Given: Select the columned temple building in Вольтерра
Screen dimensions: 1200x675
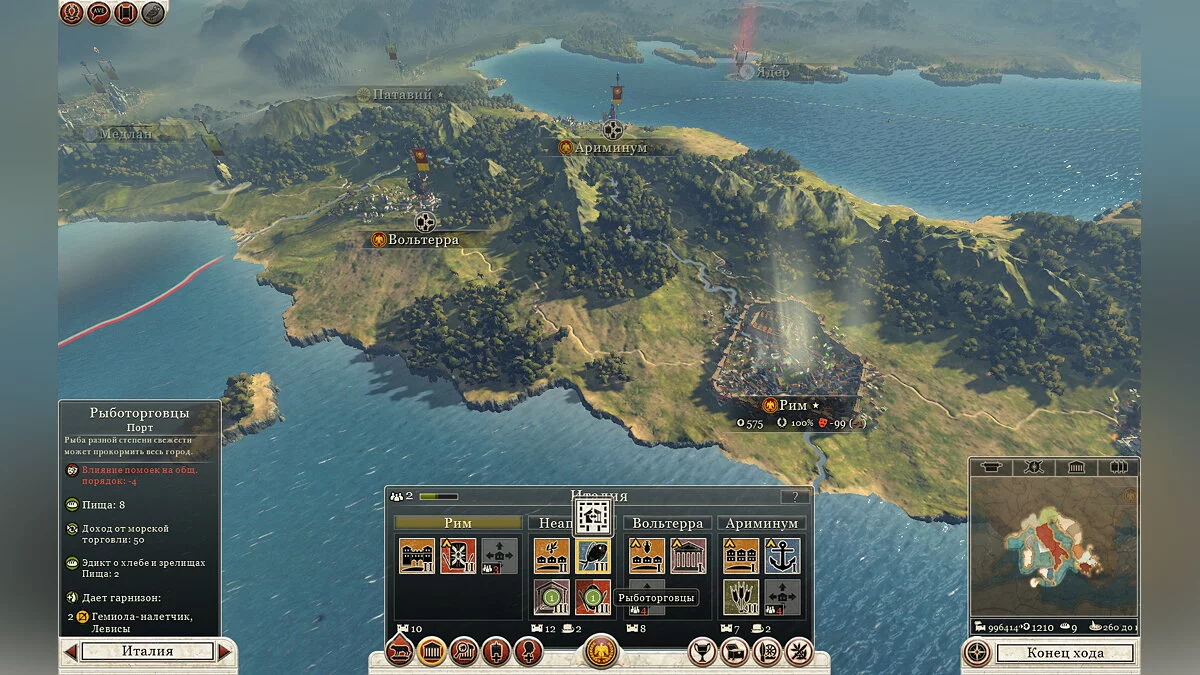Looking at the screenshot, I should (x=687, y=556).
